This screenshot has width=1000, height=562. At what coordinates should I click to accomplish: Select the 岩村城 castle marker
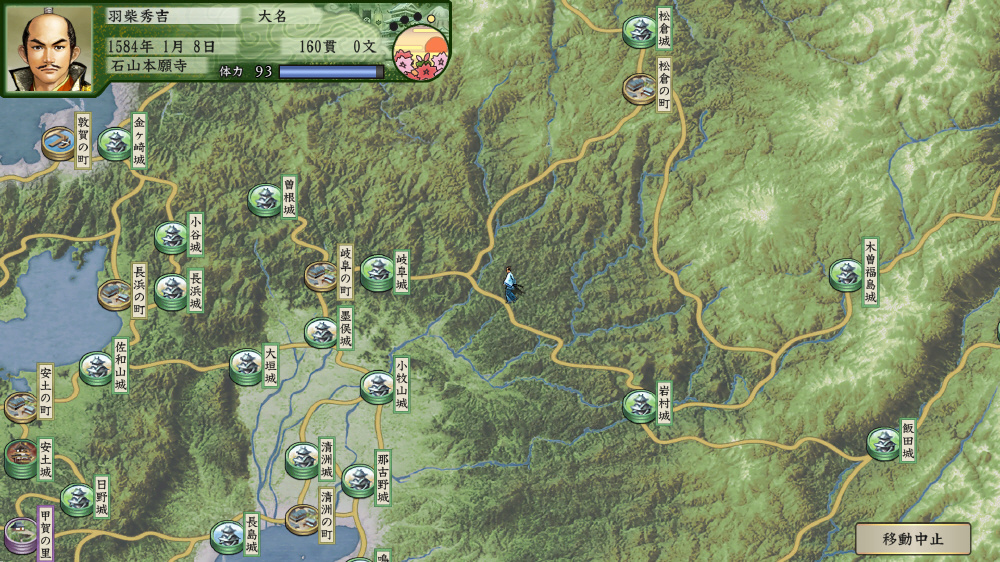[x=639, y=405]
